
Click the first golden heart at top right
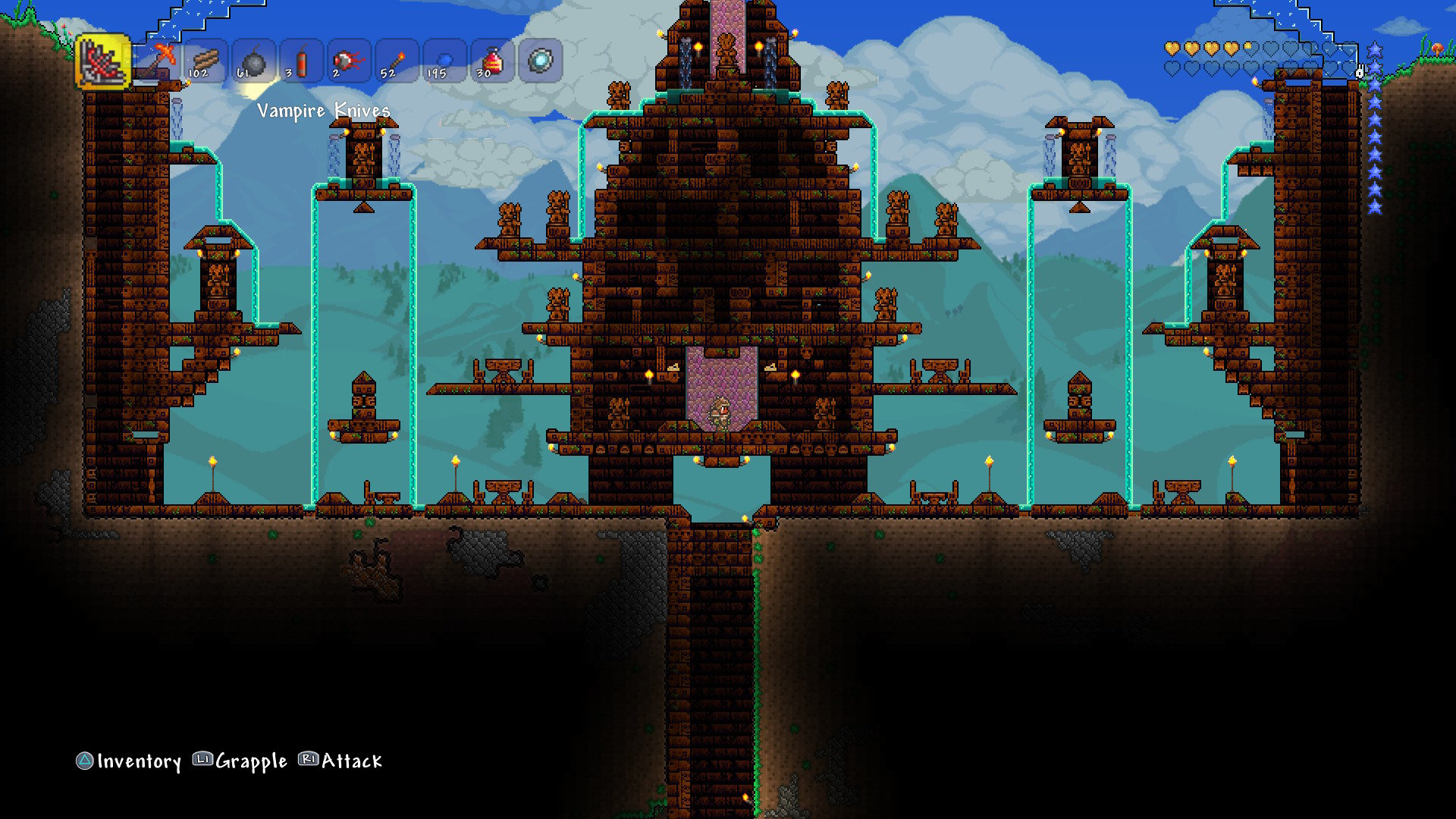[x=1172, y=48]
